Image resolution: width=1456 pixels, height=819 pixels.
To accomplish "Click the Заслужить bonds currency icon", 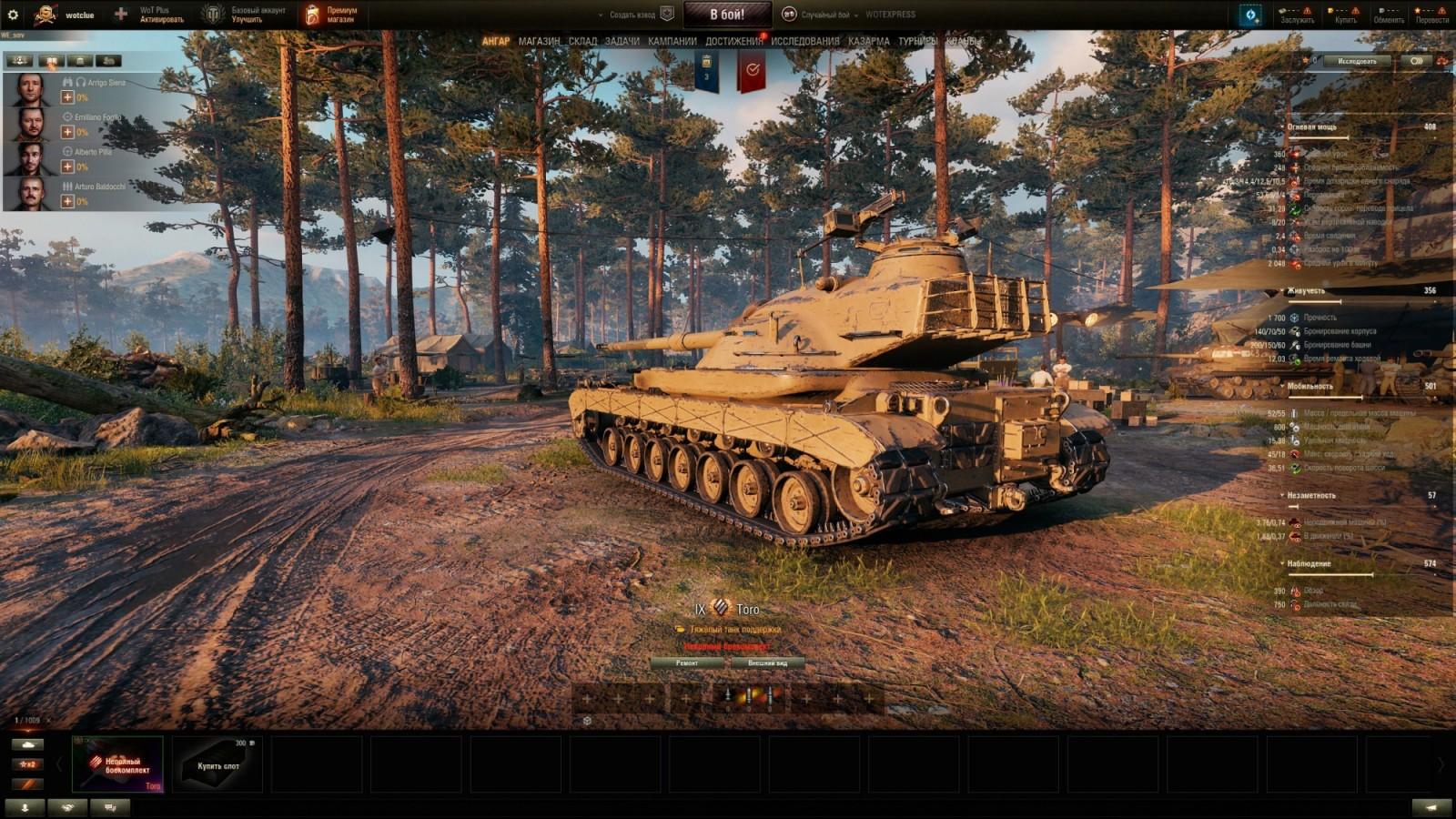I will click(x=1282, y=11).
